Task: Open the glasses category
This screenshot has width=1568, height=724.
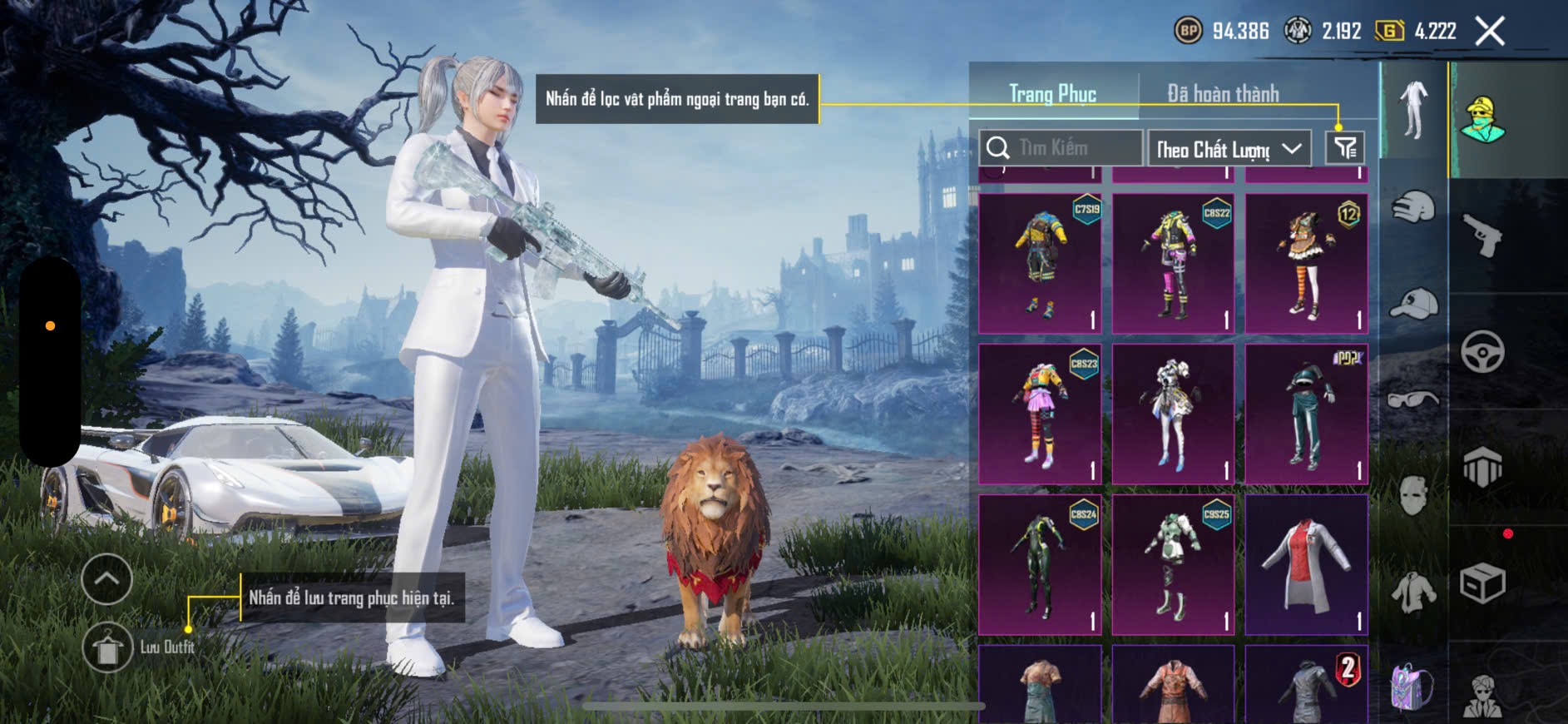Action: click(1413, 399)
